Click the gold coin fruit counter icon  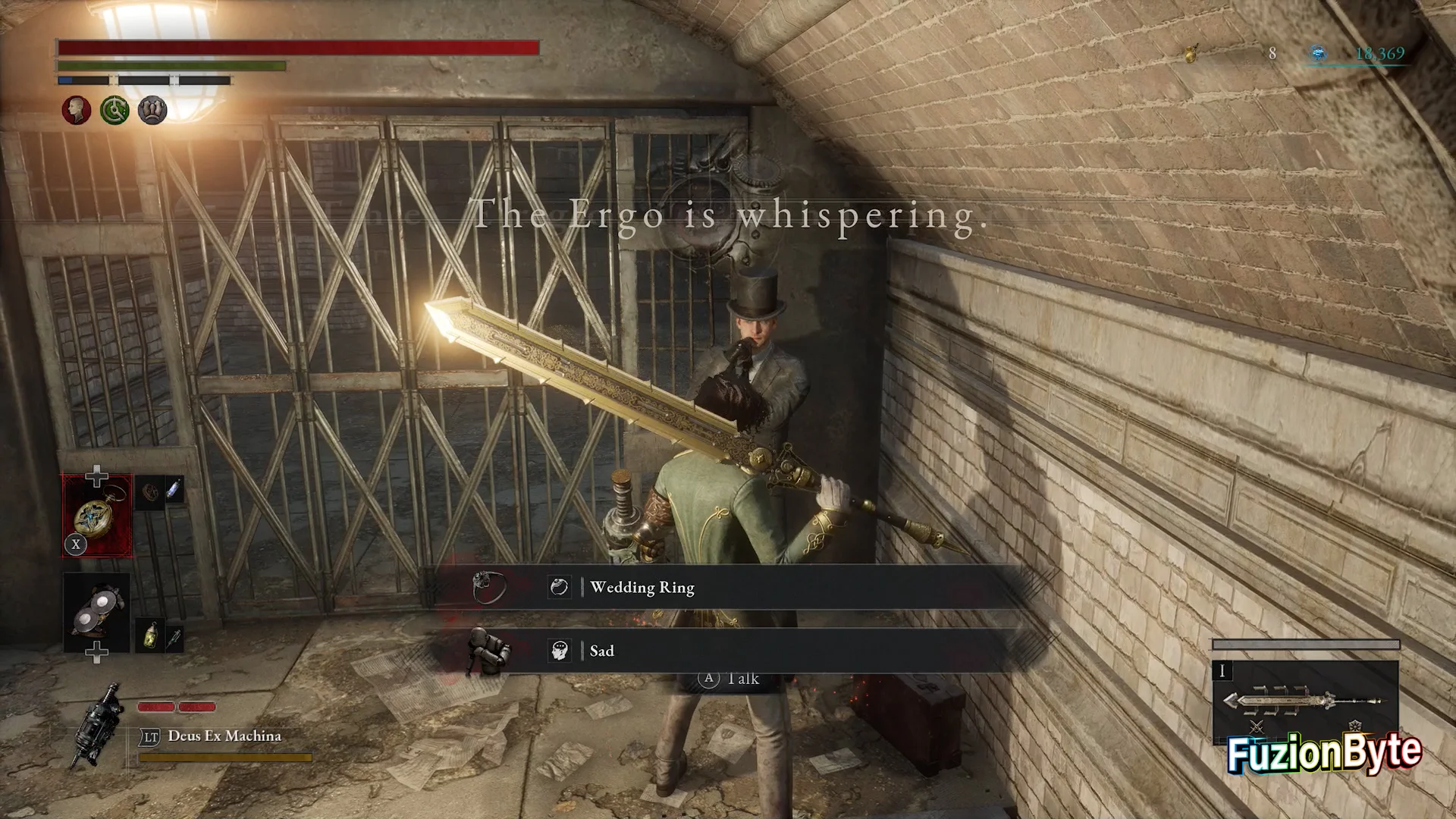pyautogui.click(x=1191, y=53)
